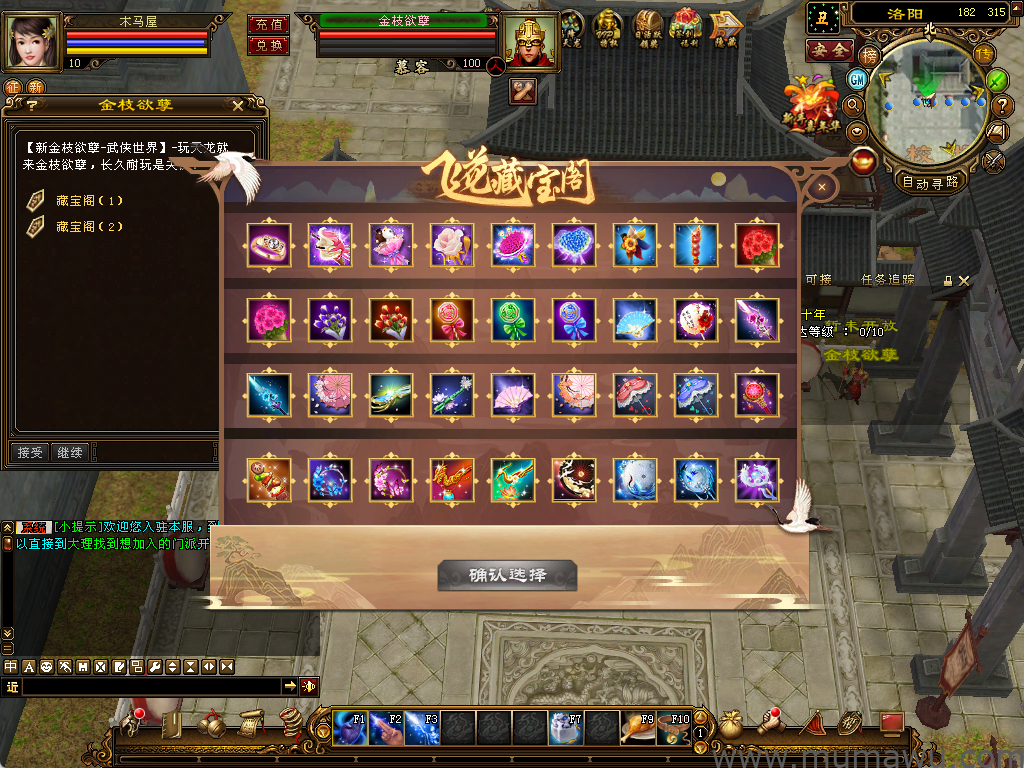Open the 充值 recharge button

268,24
